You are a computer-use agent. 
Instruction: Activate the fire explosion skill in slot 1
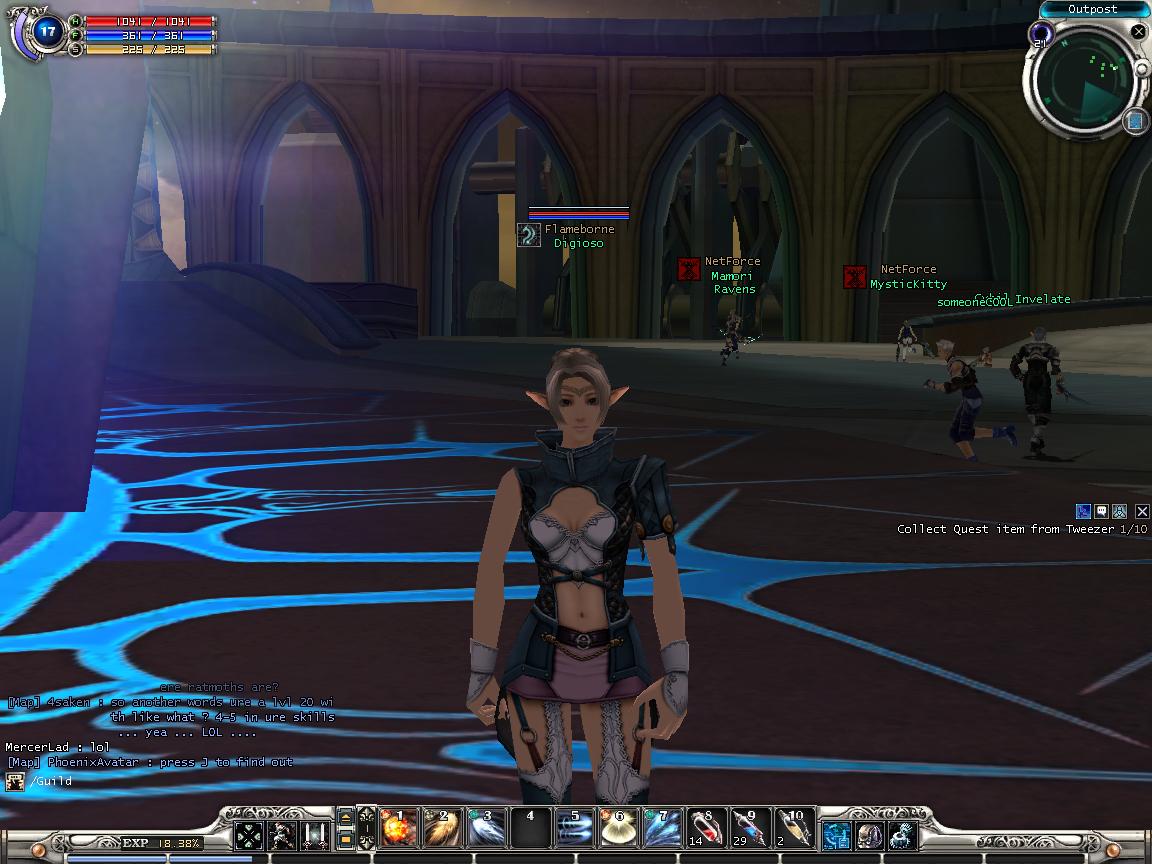tap(399, 829)
